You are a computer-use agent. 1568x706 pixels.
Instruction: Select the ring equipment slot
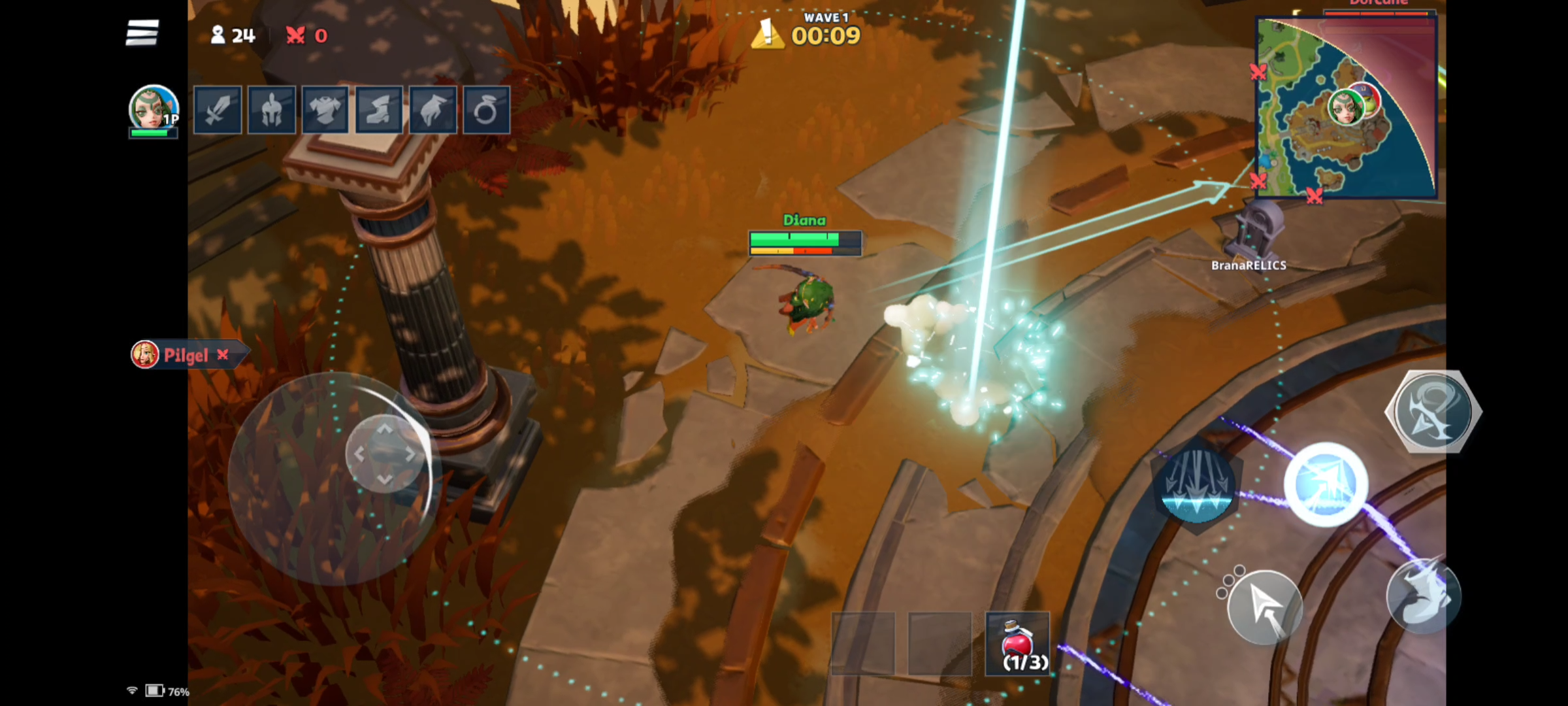[x=486, y=110]
